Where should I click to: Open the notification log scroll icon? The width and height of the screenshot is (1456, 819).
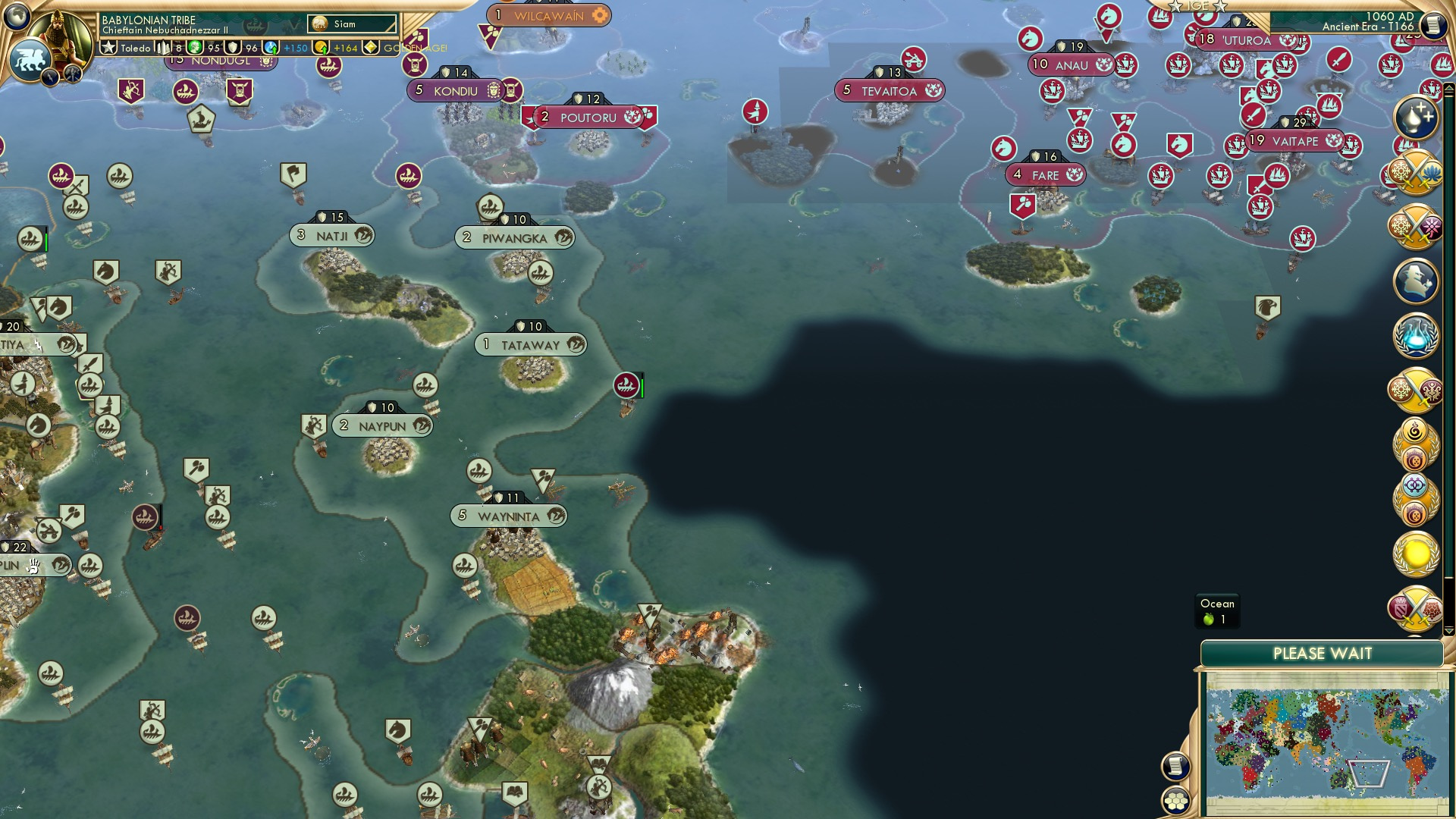pos(1175,766)
